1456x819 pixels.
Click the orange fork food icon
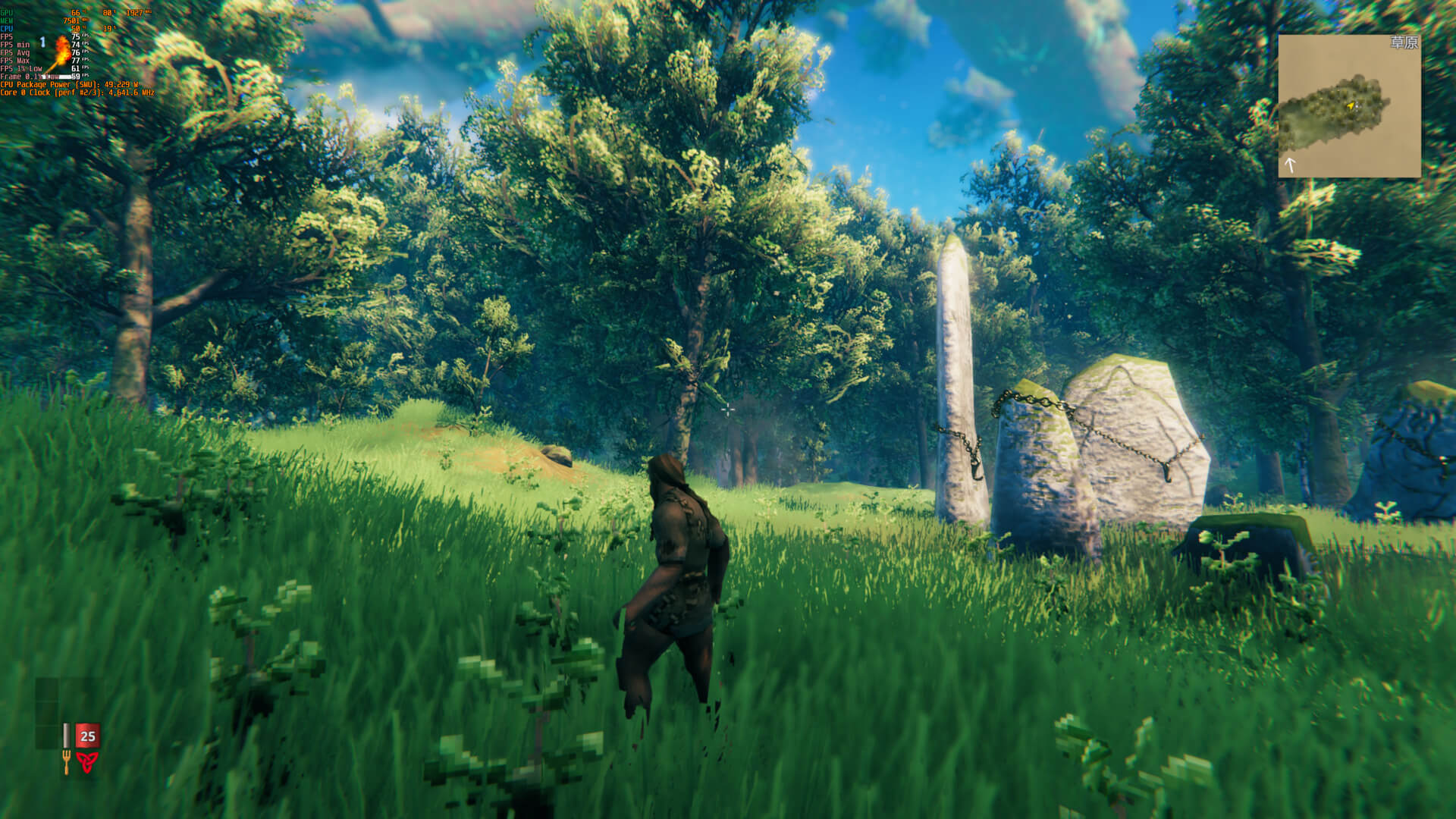[x=66, y=762]
